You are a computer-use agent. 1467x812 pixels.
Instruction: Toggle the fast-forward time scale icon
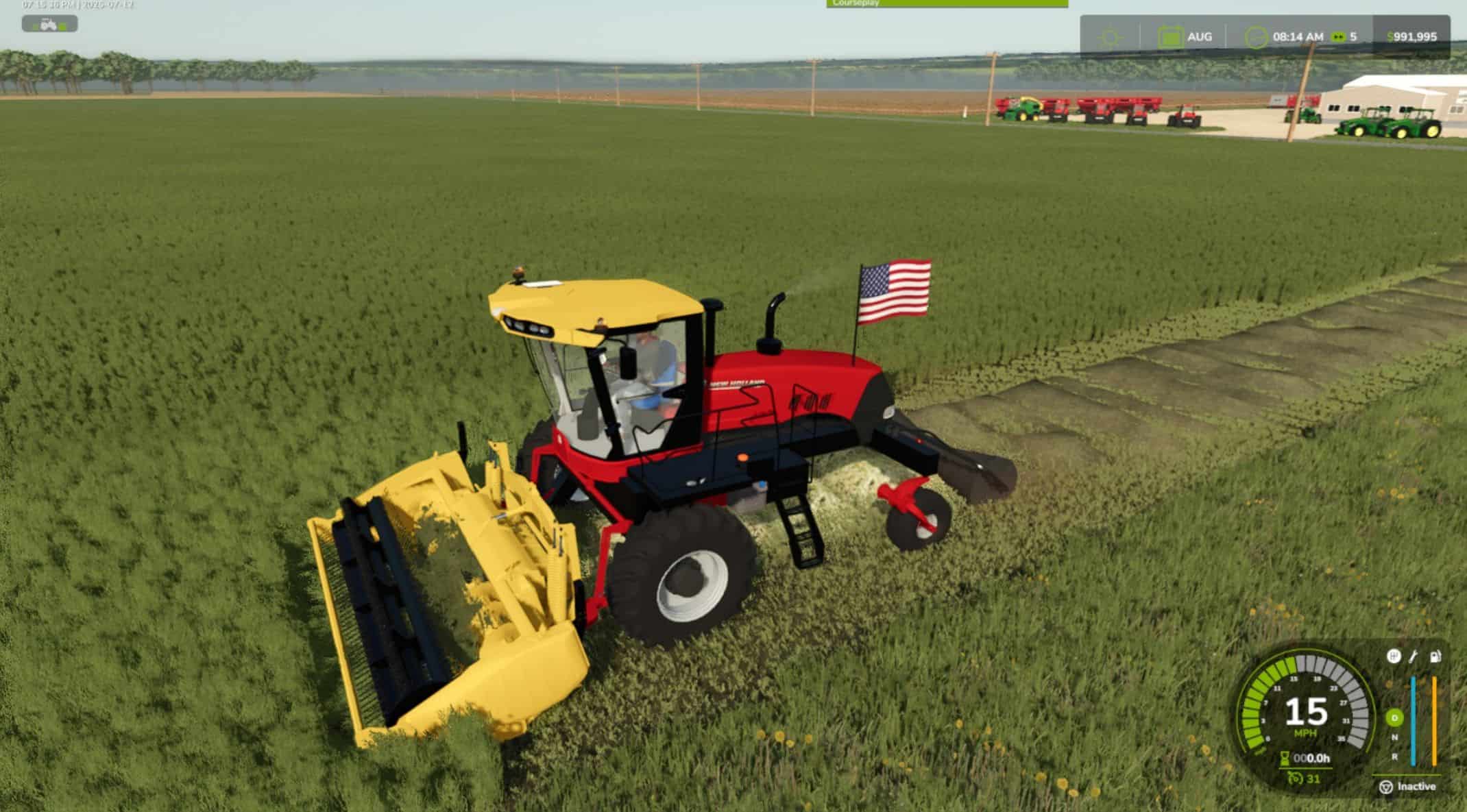[1338, 37]
